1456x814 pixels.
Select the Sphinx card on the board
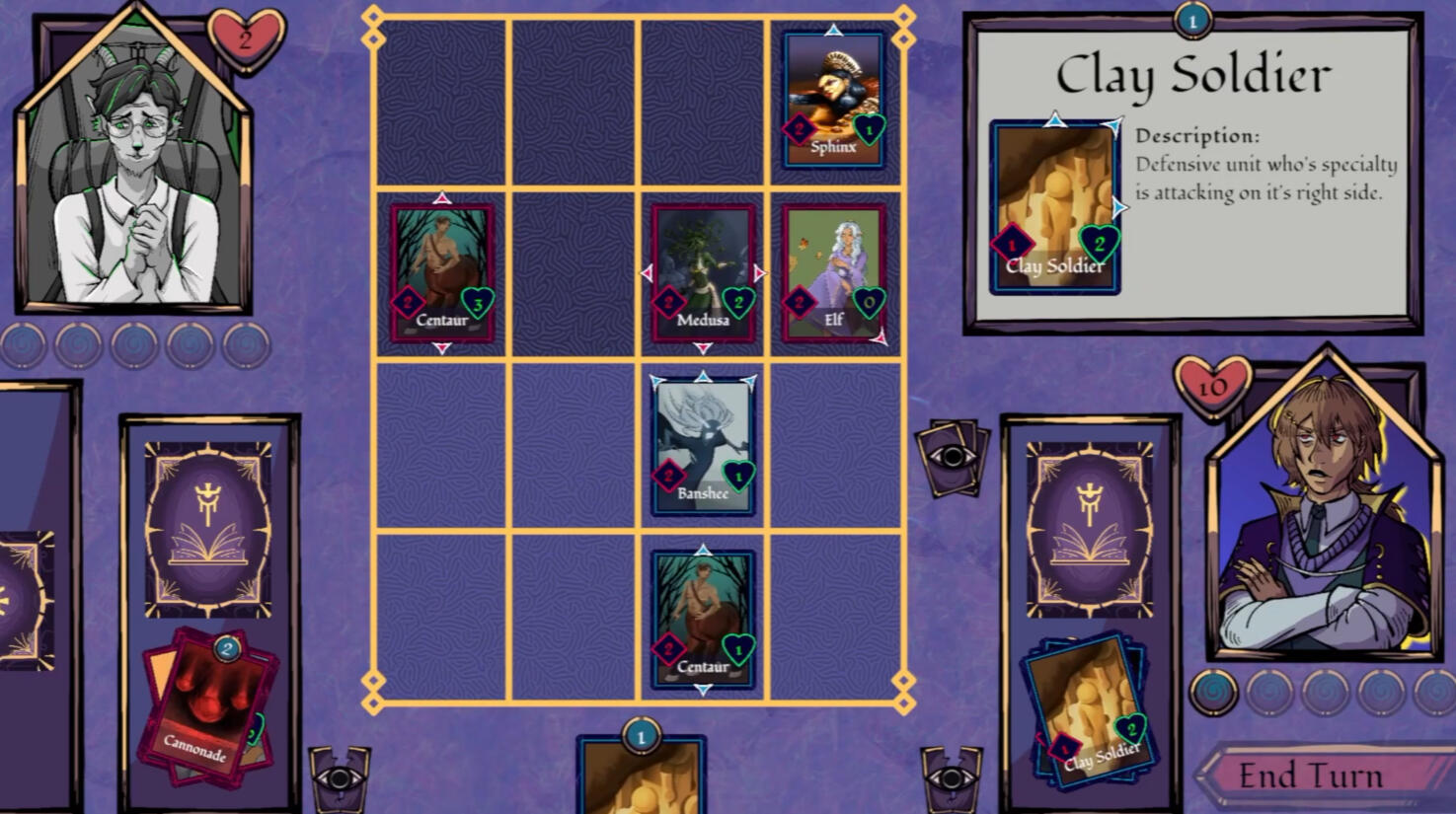click(x=833, y=100)
